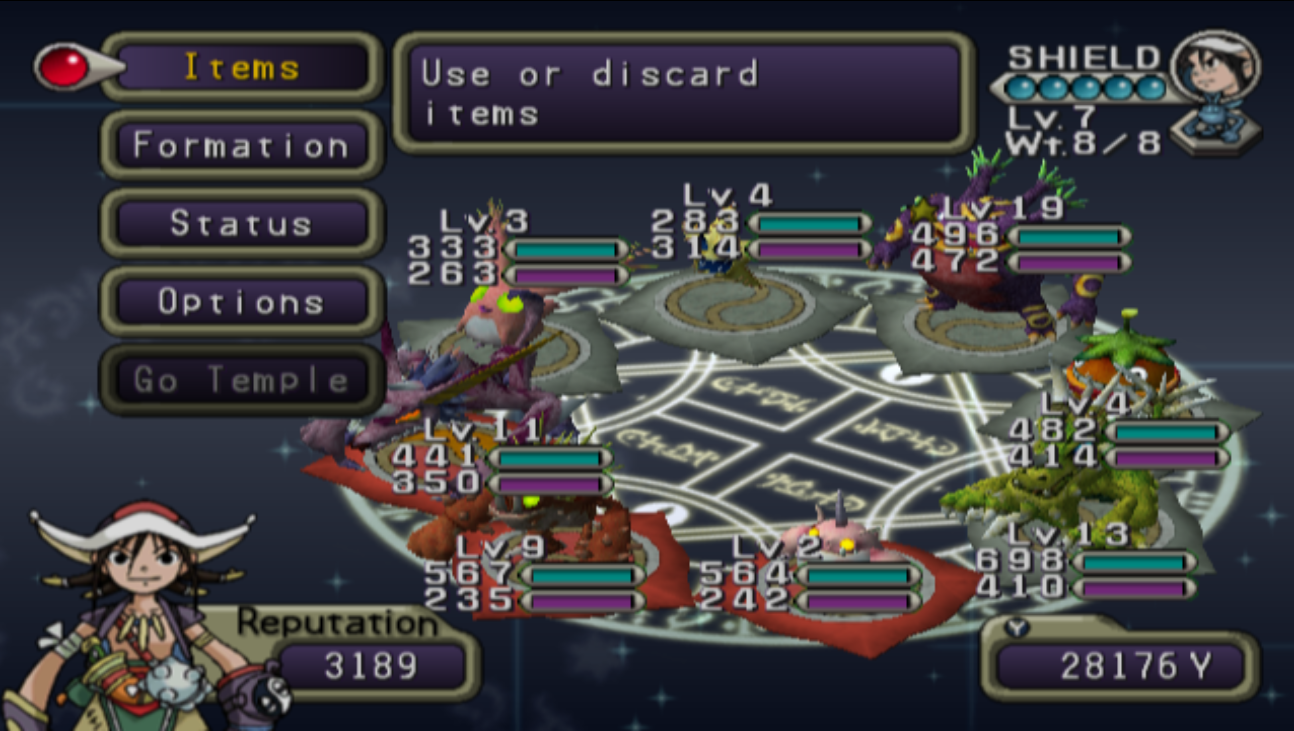The height and width of the screenshot is (731, 1294).
Task: Switch to the Formation screen
Action: pyautogui.click(x=240, y=145)
